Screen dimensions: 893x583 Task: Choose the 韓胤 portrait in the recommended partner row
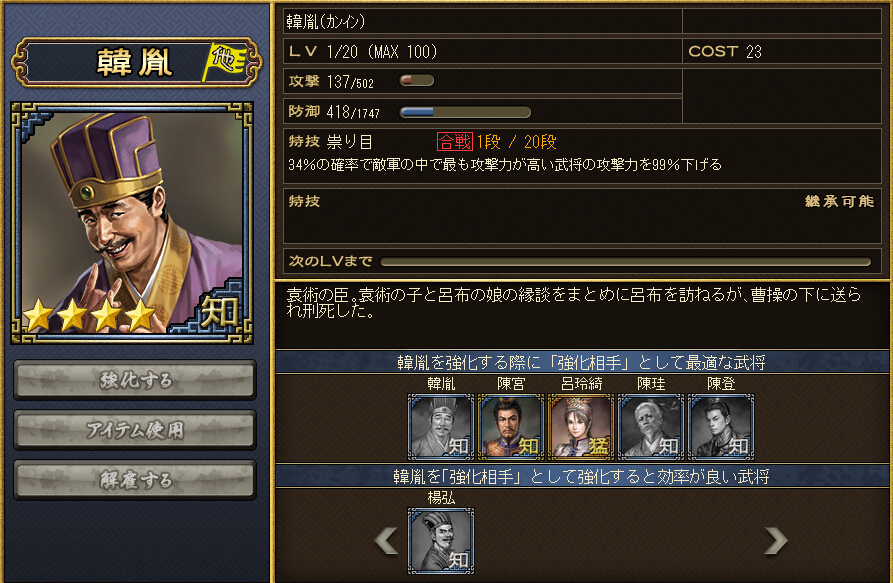click(x=441, y=427)
